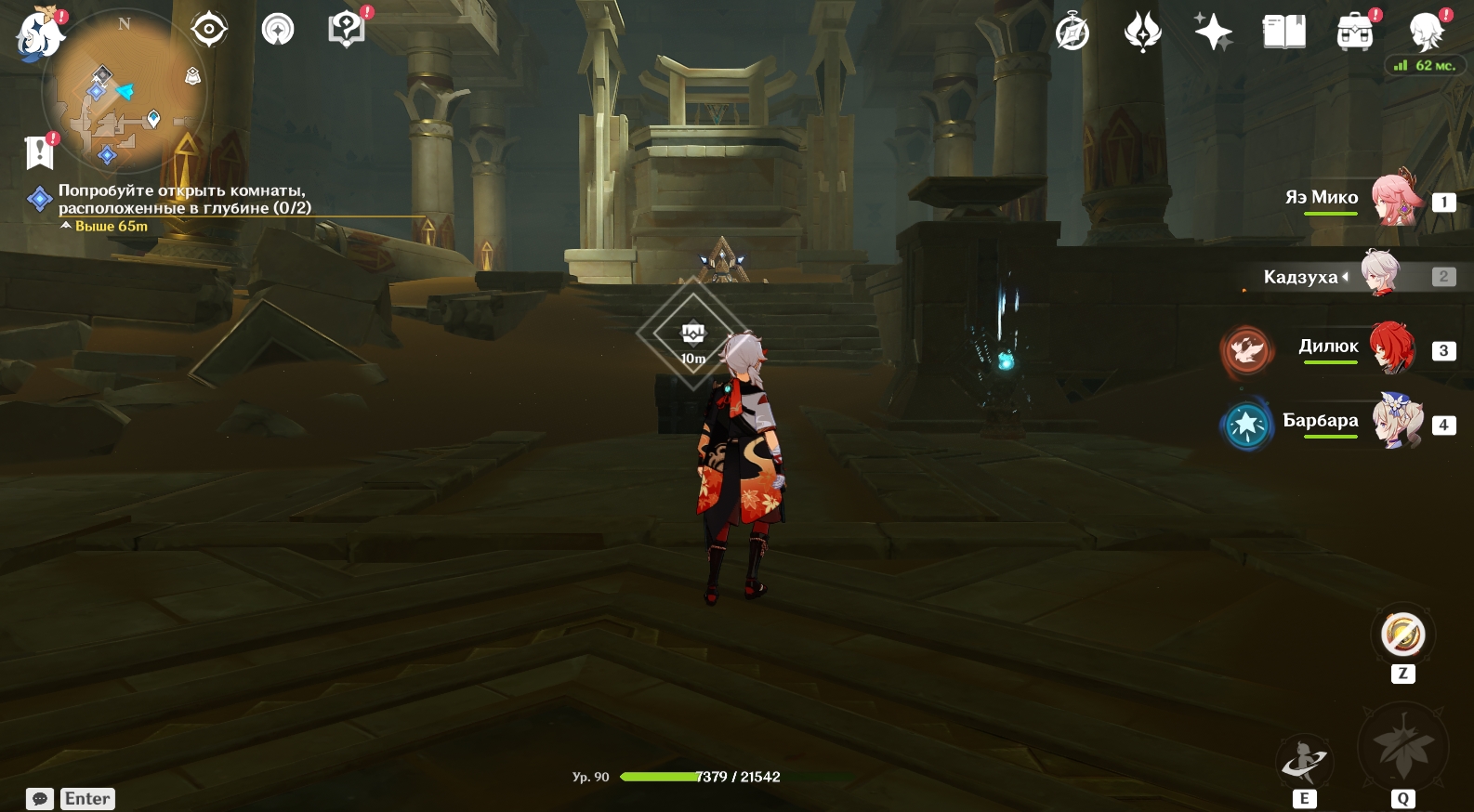Image resolution: width=1474 pixels, height=812 pixels.
Task: Activate Kazuha's elemental skill icon
Action: pyautogui.click(x=1304, y=764)
